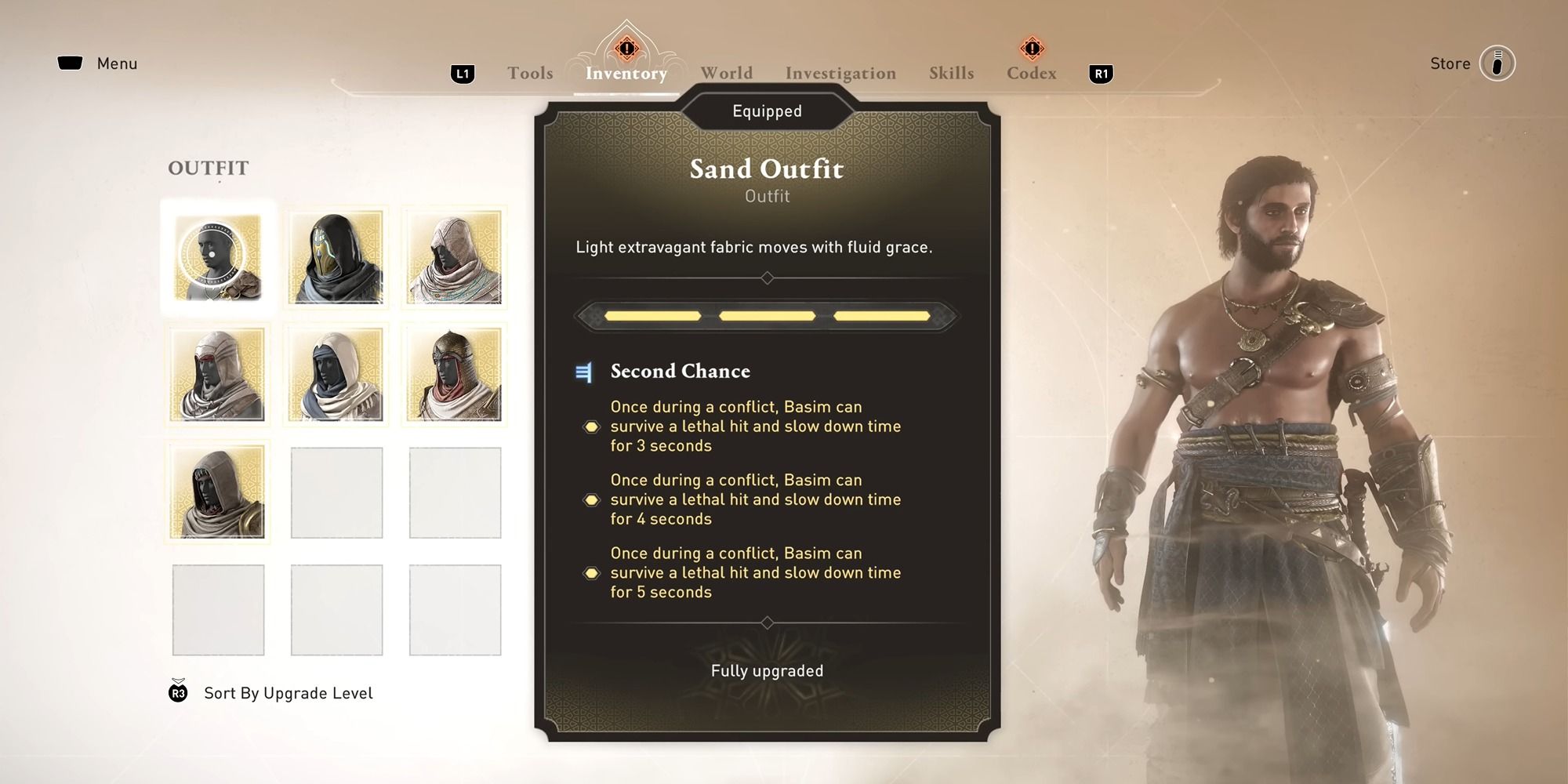Select the red-trimmed armored helmet outfit
This screenshot has width=1568, height=784.
(x=455, y=375)
